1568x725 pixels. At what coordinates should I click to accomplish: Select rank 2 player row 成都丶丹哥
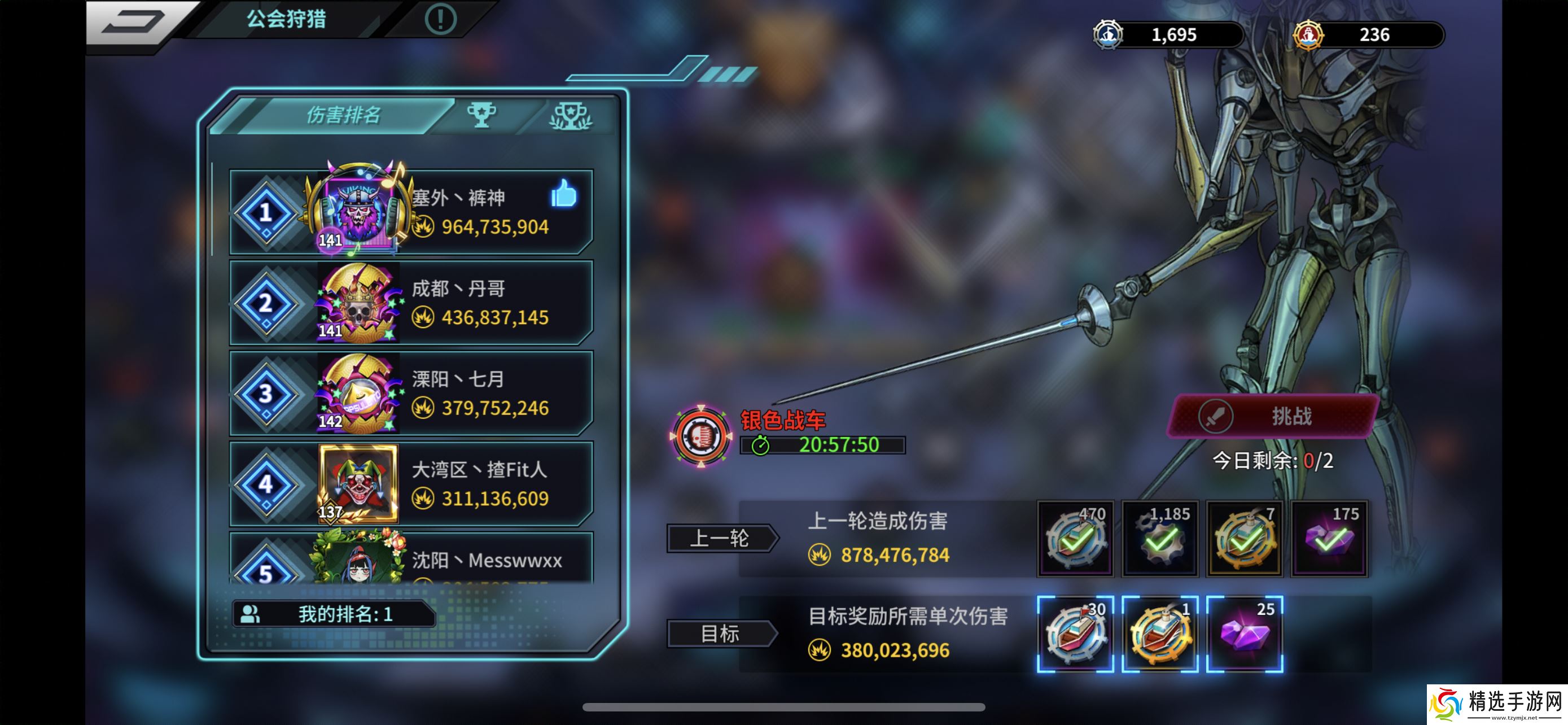(x=411, y=303)
